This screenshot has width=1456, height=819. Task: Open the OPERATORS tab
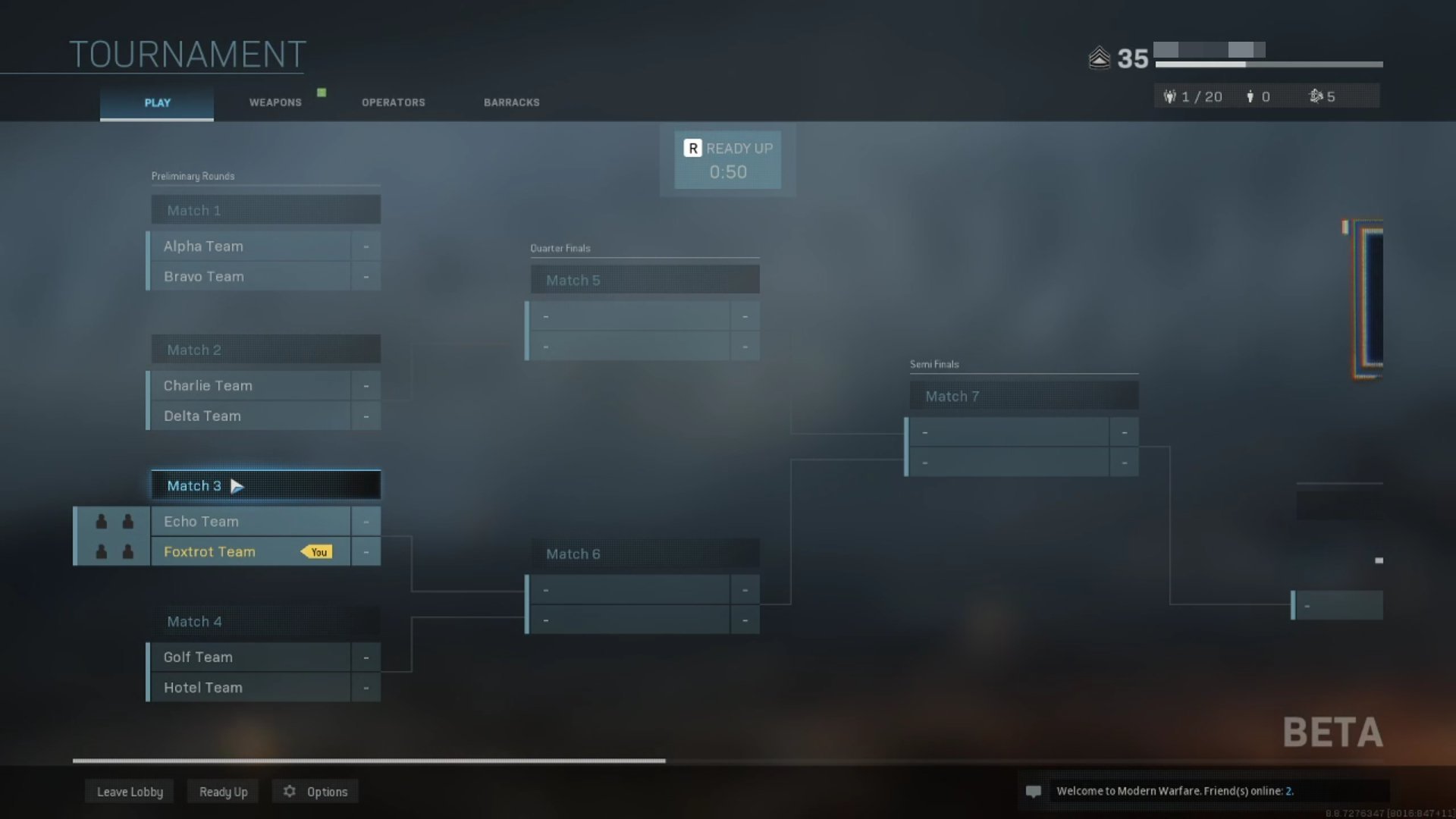393,102
